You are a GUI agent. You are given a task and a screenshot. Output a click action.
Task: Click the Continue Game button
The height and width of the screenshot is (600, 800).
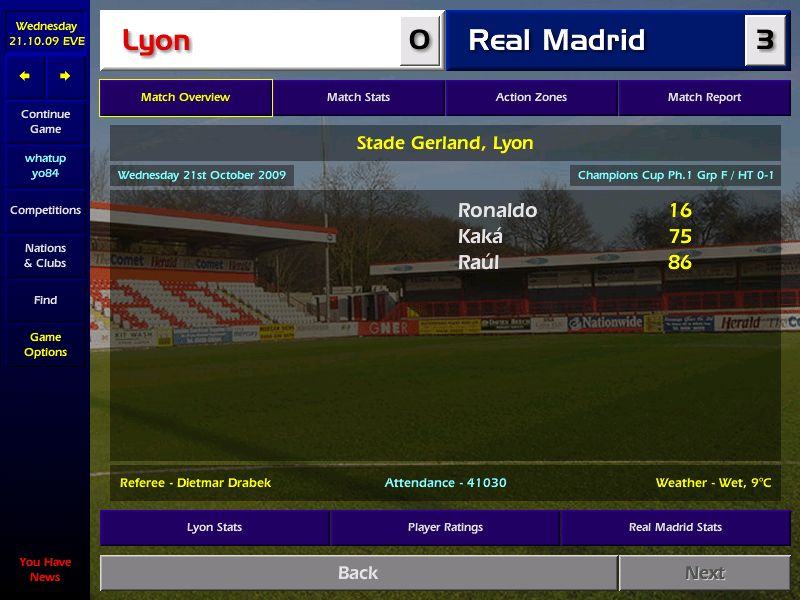click(45, 122)
